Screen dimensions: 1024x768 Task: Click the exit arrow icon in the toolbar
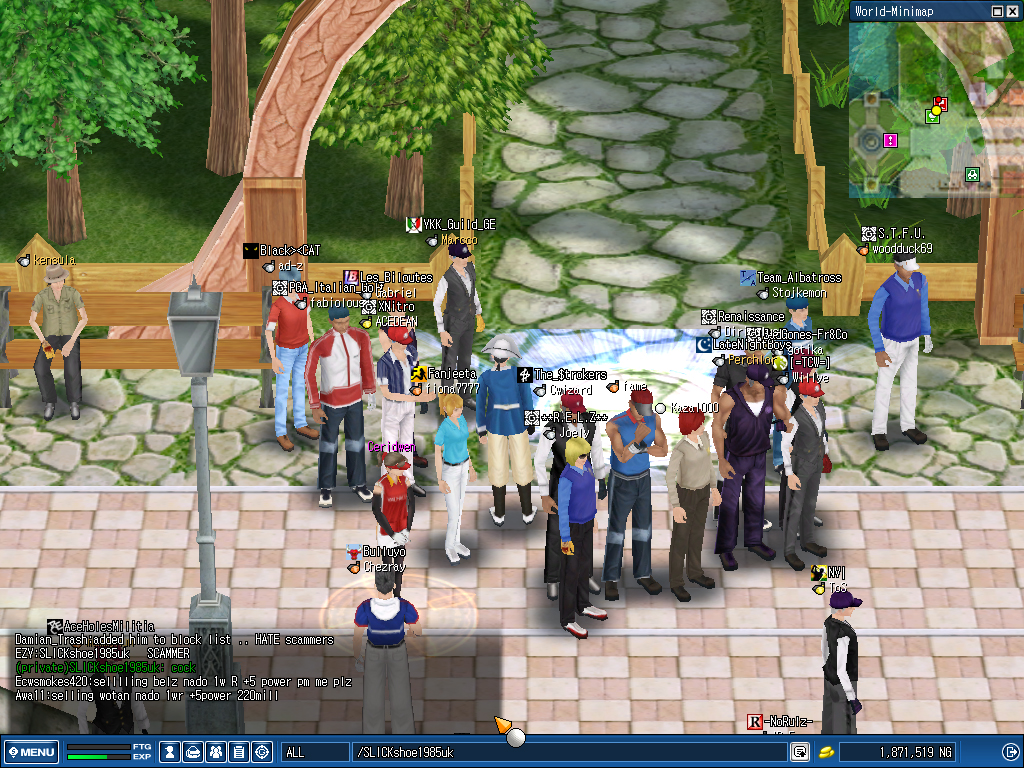pos(1010,752)
